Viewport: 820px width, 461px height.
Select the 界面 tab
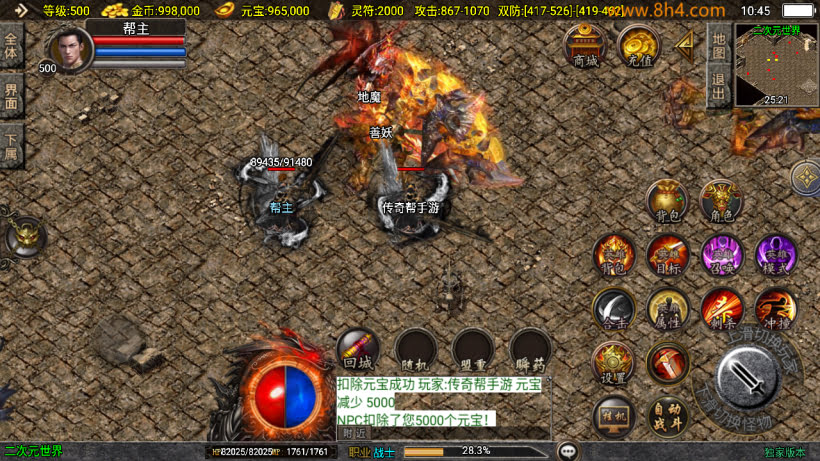click(x=12, y=96)
